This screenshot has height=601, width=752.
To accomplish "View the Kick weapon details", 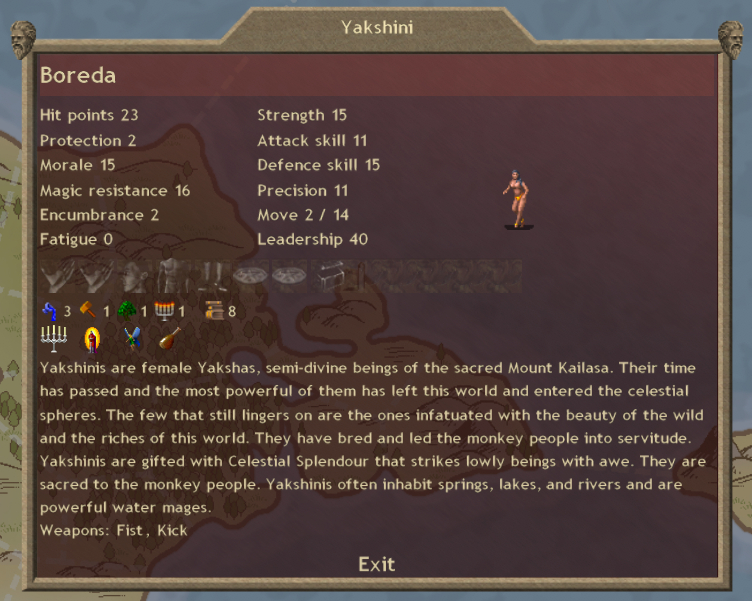I will pos(171,530).
